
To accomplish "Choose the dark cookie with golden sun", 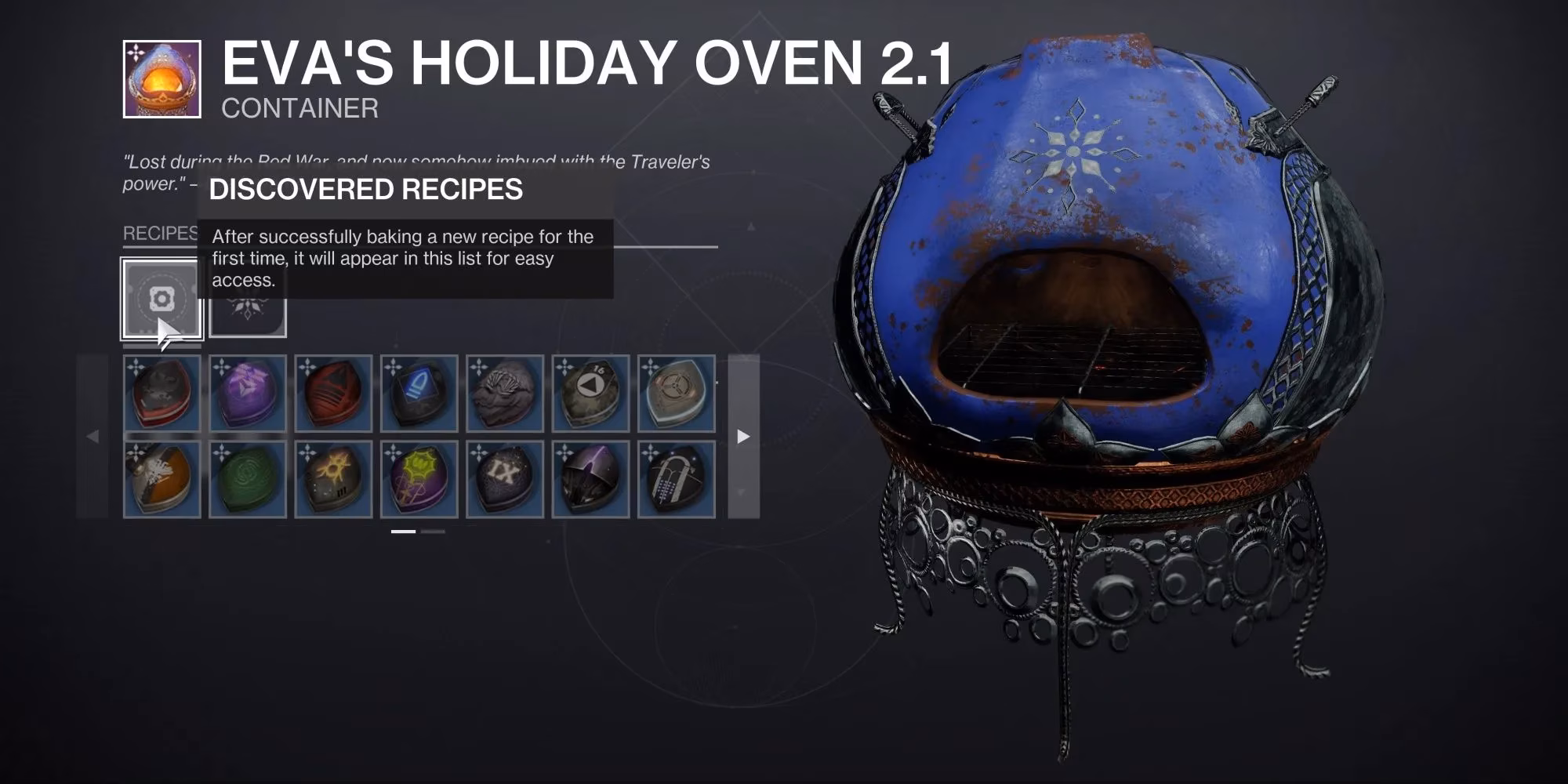I will click(333, 479).
